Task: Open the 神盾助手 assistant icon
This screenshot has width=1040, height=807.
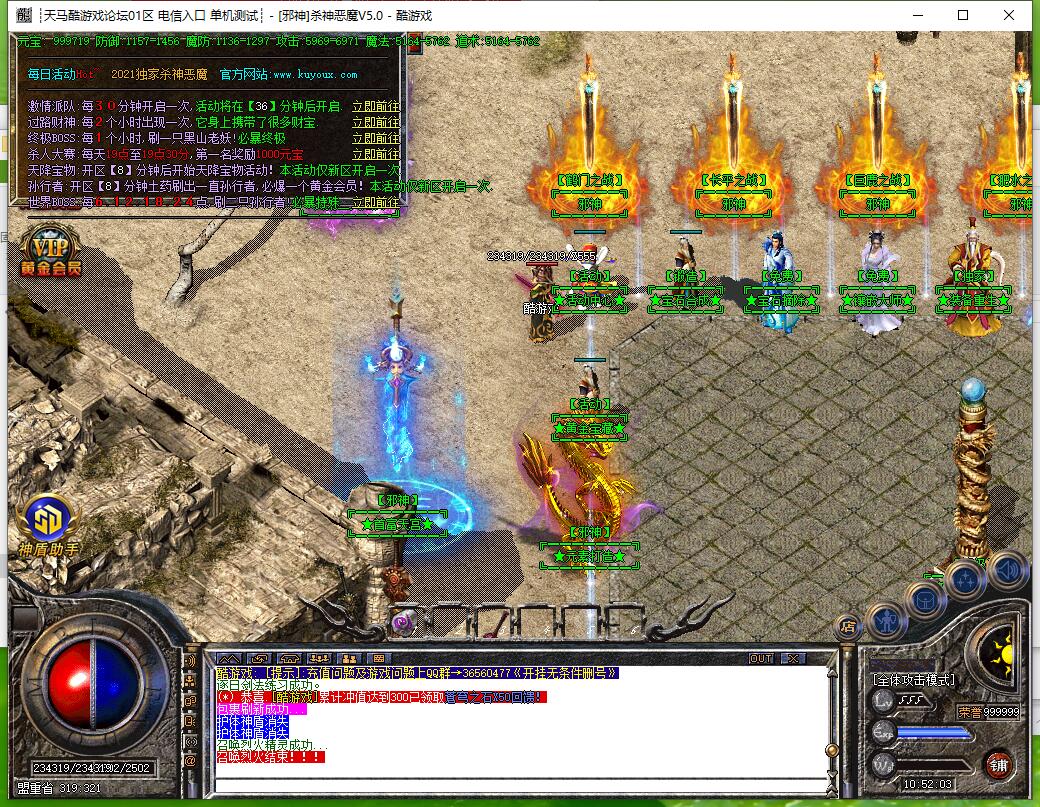Action: pyautogui.click(x=48, y=522)
